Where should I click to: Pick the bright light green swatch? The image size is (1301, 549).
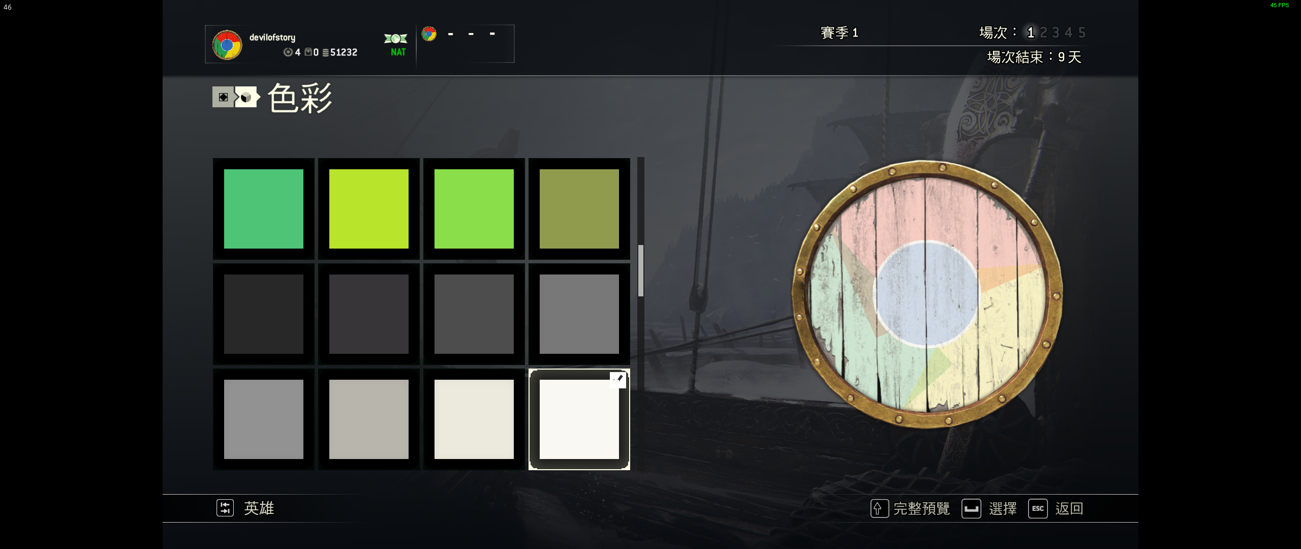474,208
